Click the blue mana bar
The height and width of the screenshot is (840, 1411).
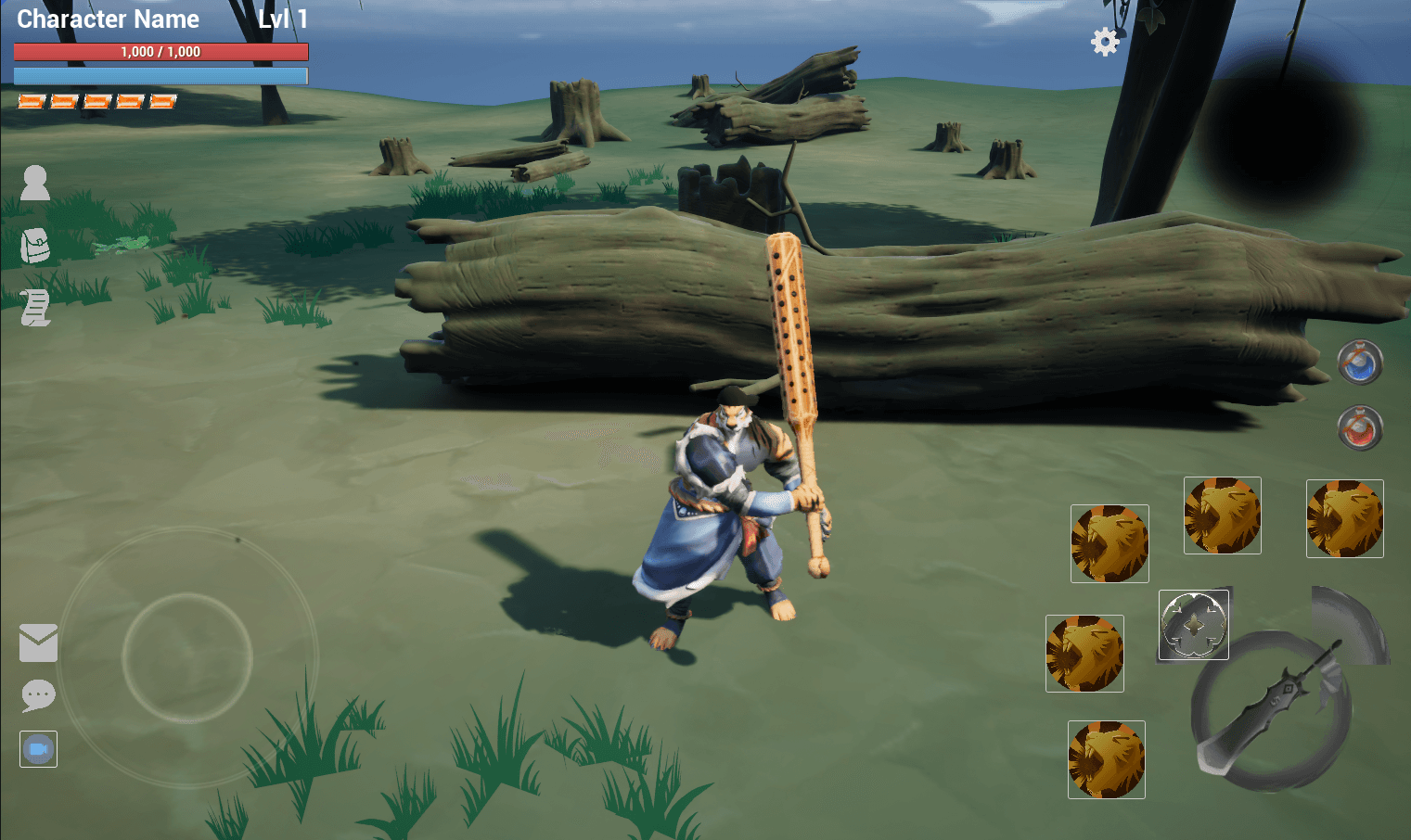[x=160, y=76]
